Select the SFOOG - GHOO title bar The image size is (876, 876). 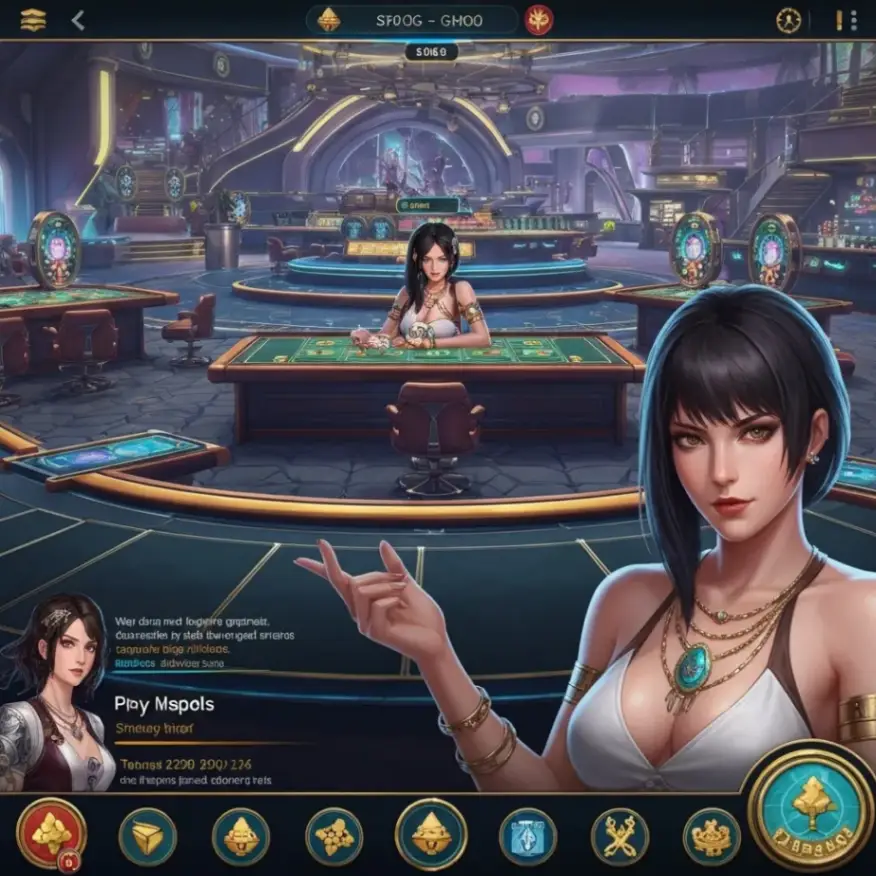tap(411, 20)
